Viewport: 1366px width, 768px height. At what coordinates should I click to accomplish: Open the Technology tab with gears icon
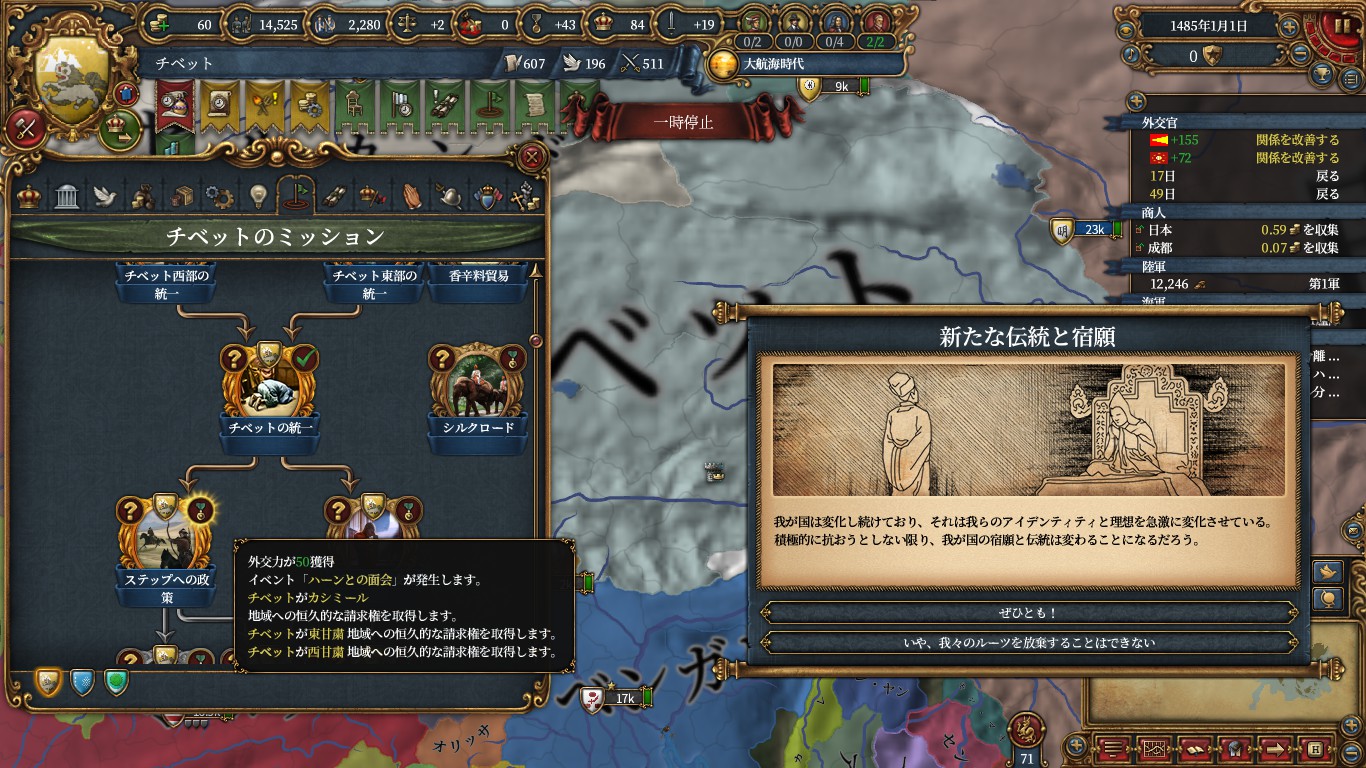tap(222, 195)
